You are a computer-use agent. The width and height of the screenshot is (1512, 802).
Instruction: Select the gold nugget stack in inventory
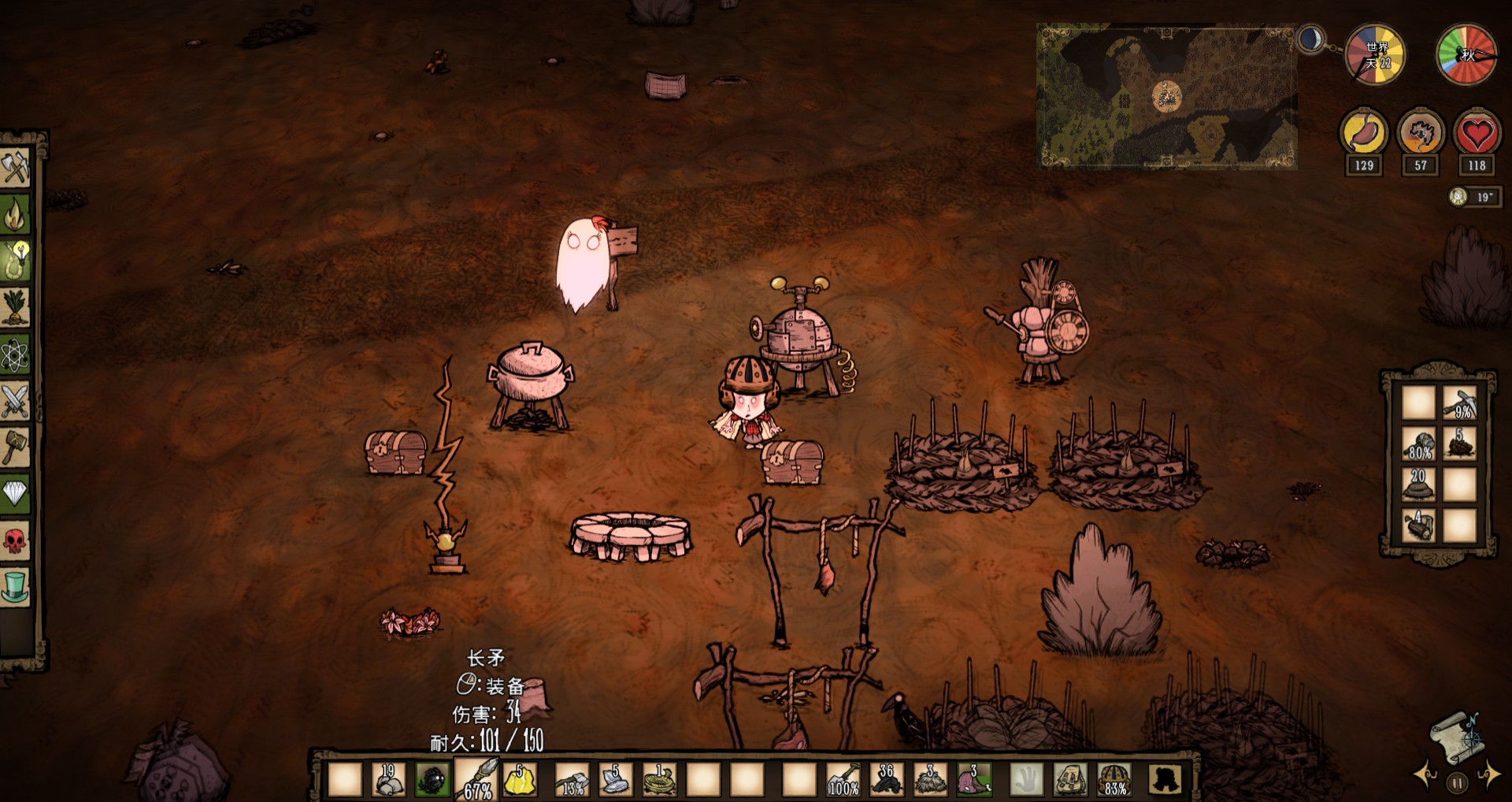tap(520, 779)
